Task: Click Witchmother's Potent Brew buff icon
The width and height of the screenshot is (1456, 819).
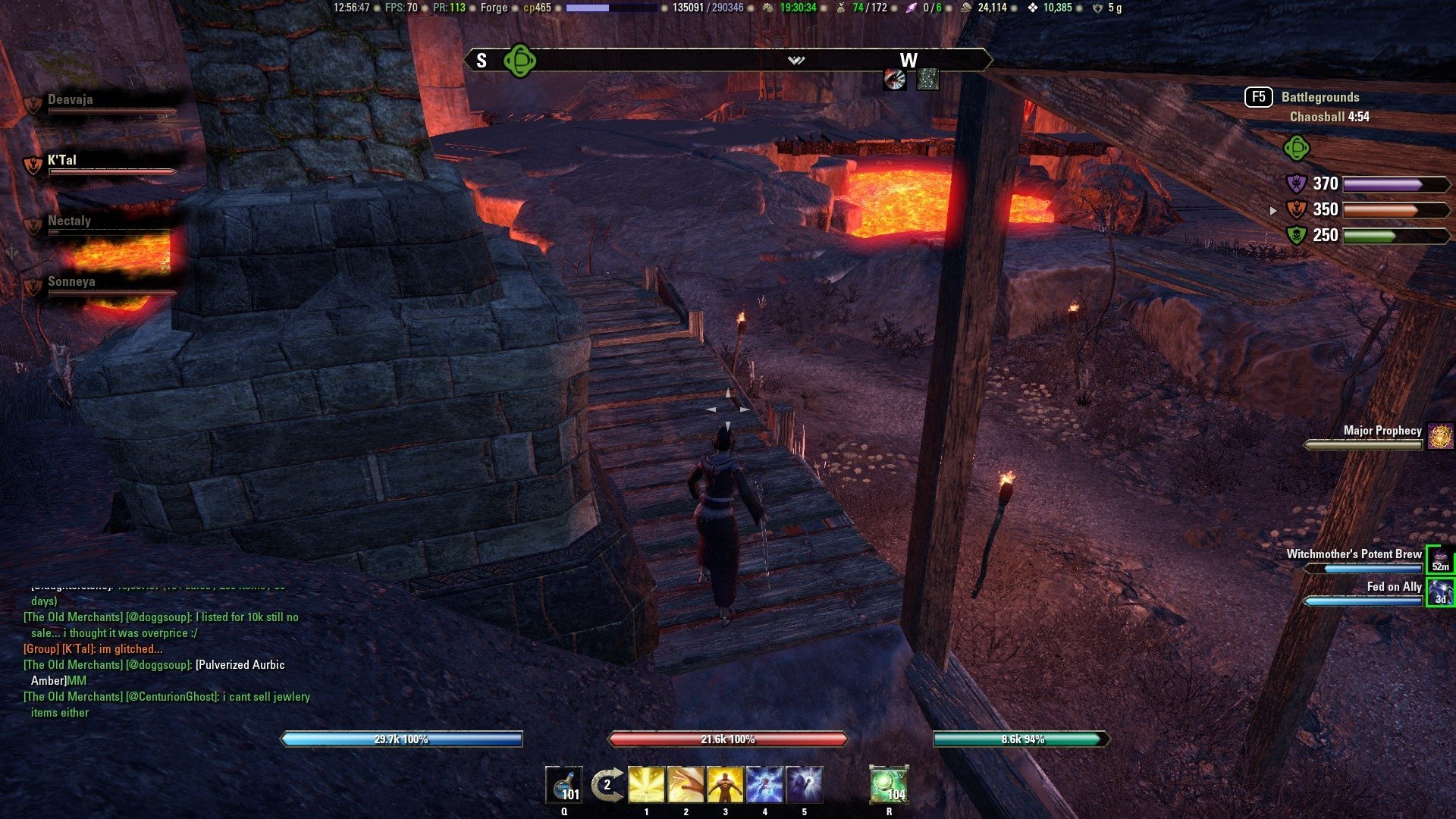Action: point(1440,560)
